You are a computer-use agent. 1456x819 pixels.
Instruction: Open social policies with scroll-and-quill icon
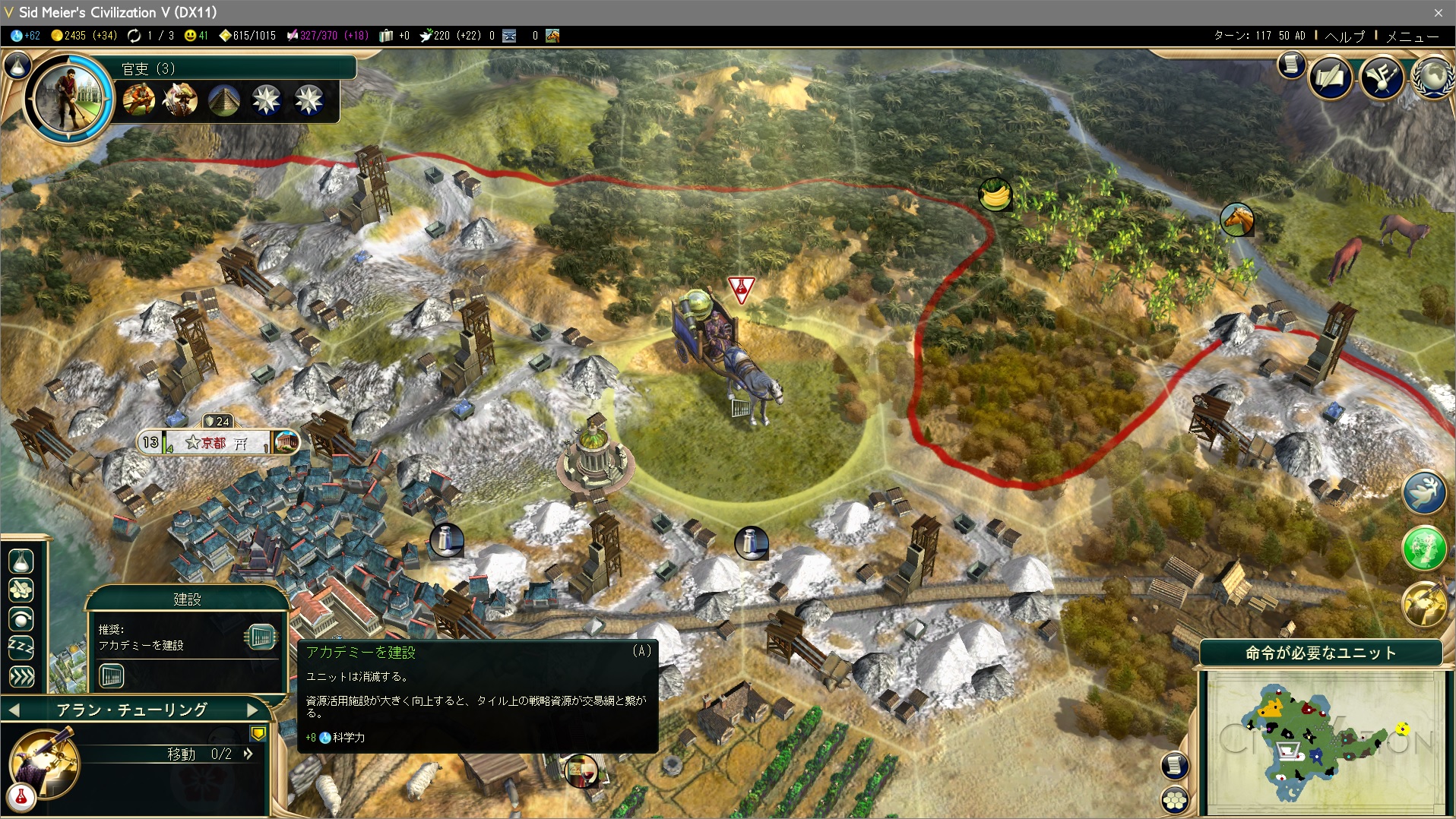(1331, 76)
